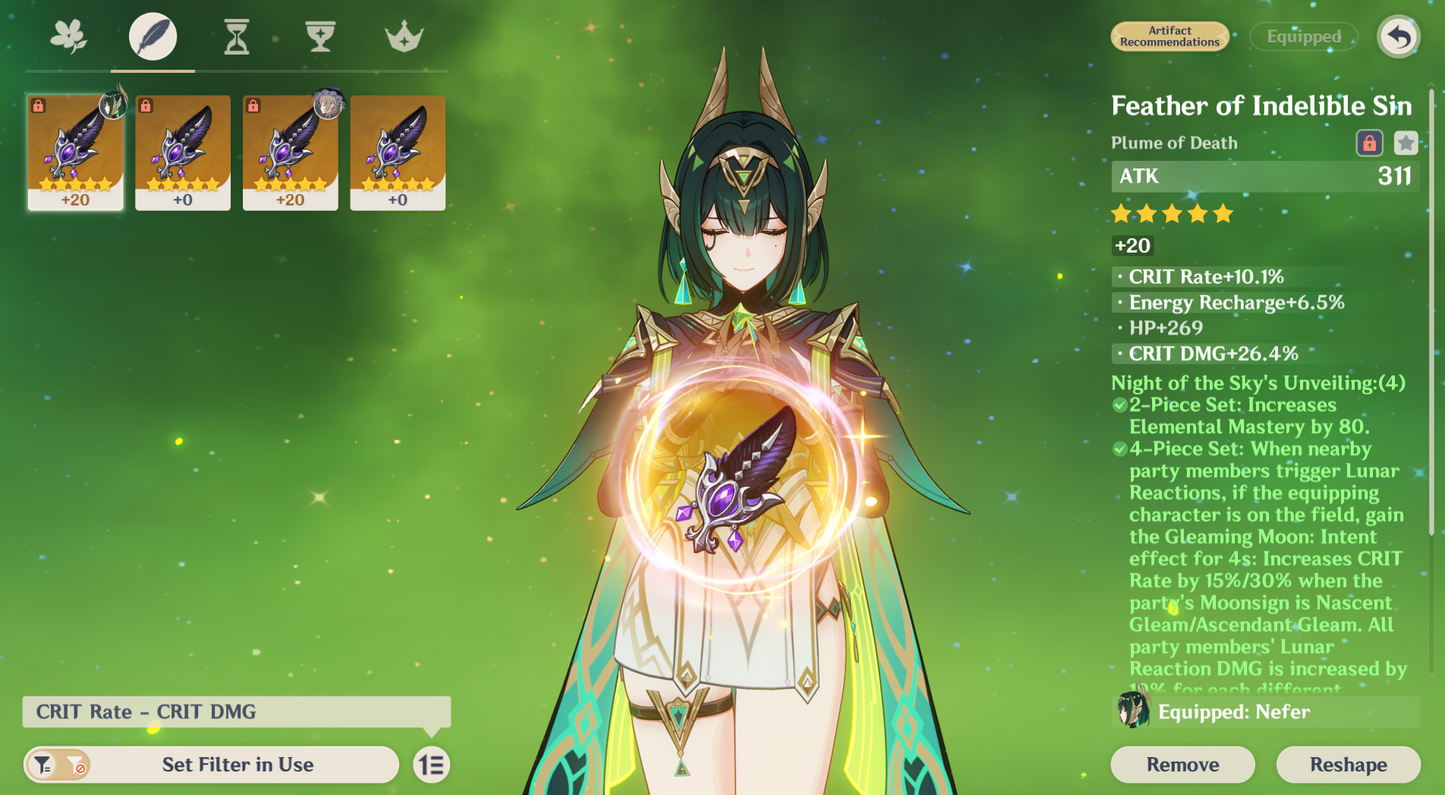
Task: Select the Goblet of Eonothem icon
Action: click(320, 36)
